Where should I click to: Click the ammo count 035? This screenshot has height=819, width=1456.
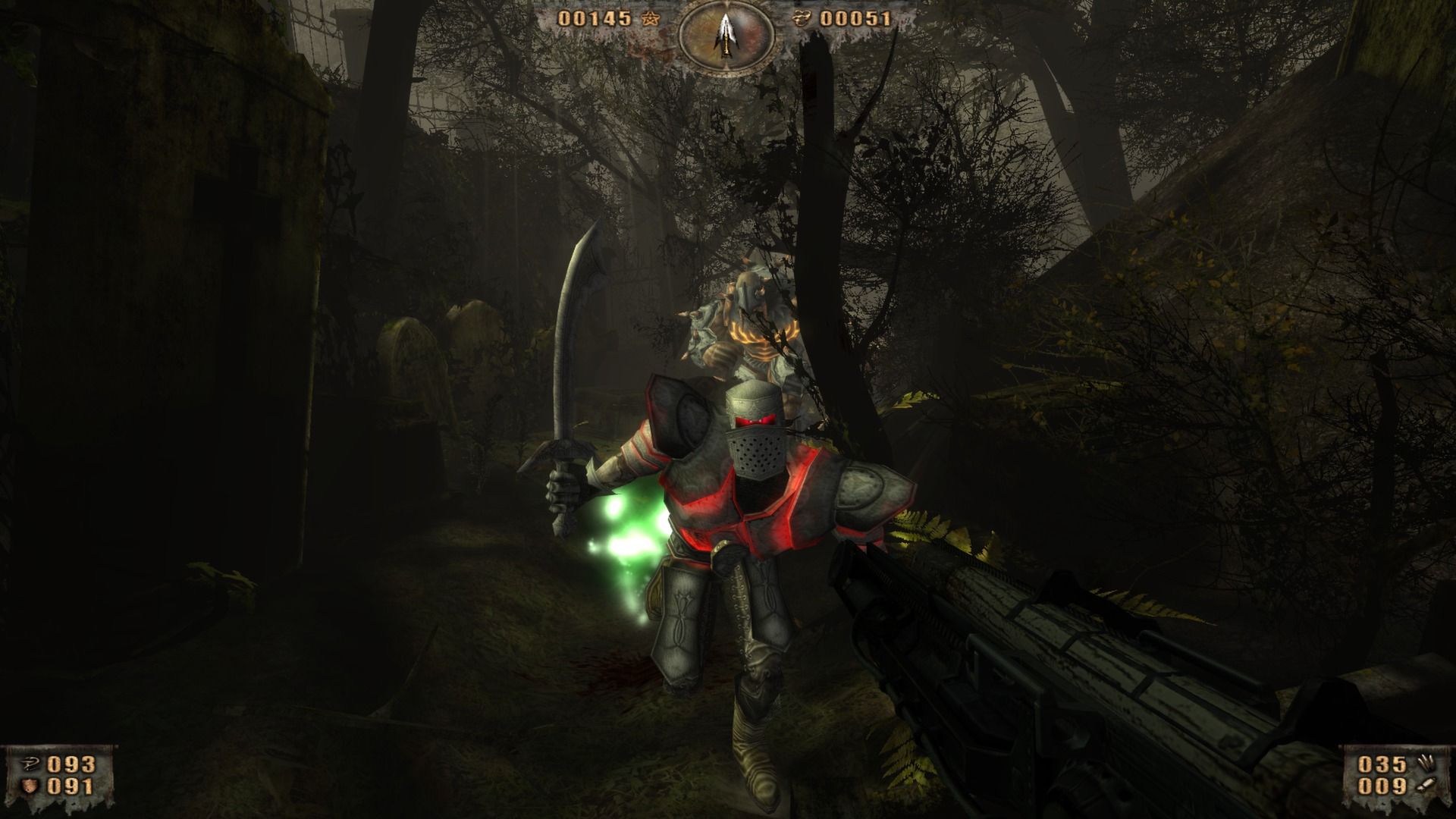1382,764
